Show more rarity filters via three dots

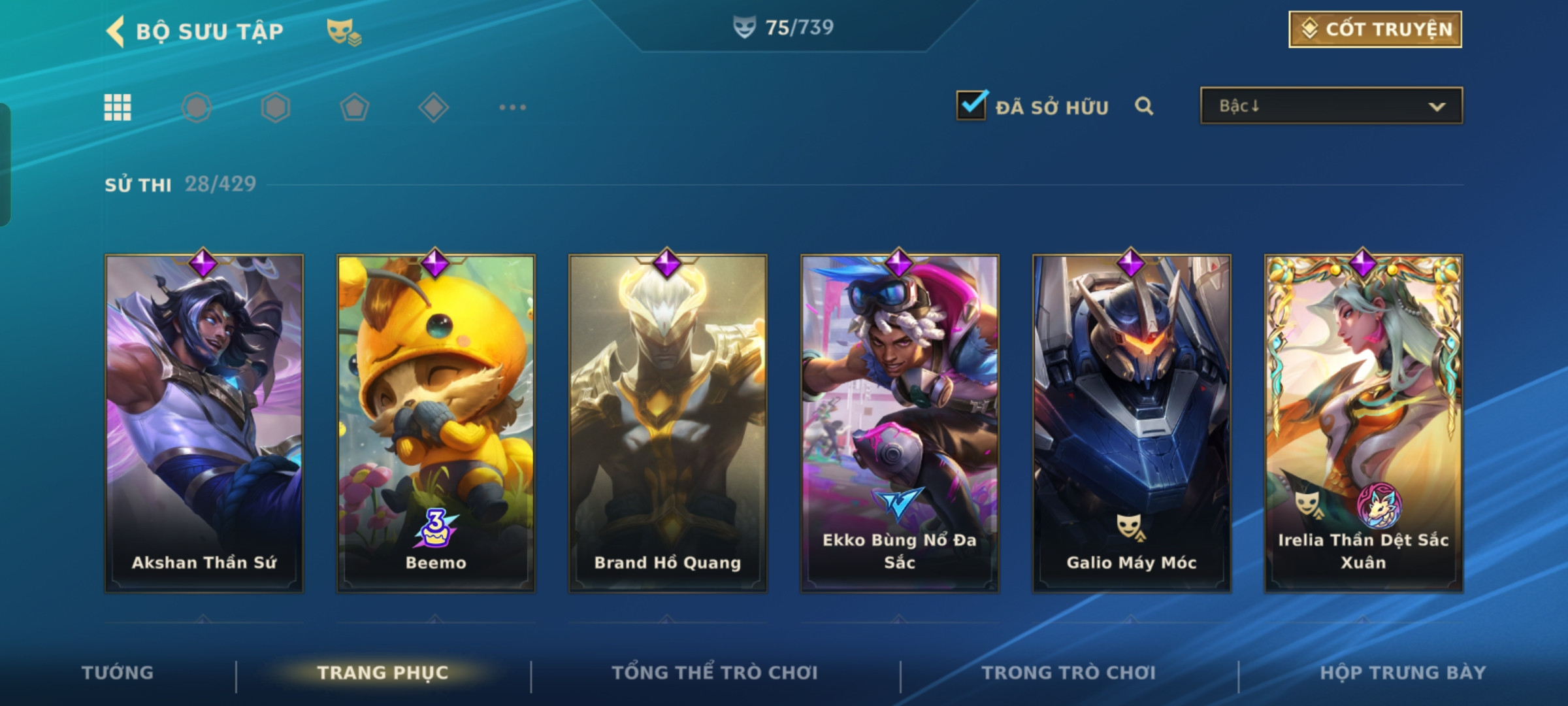(512, 107)
